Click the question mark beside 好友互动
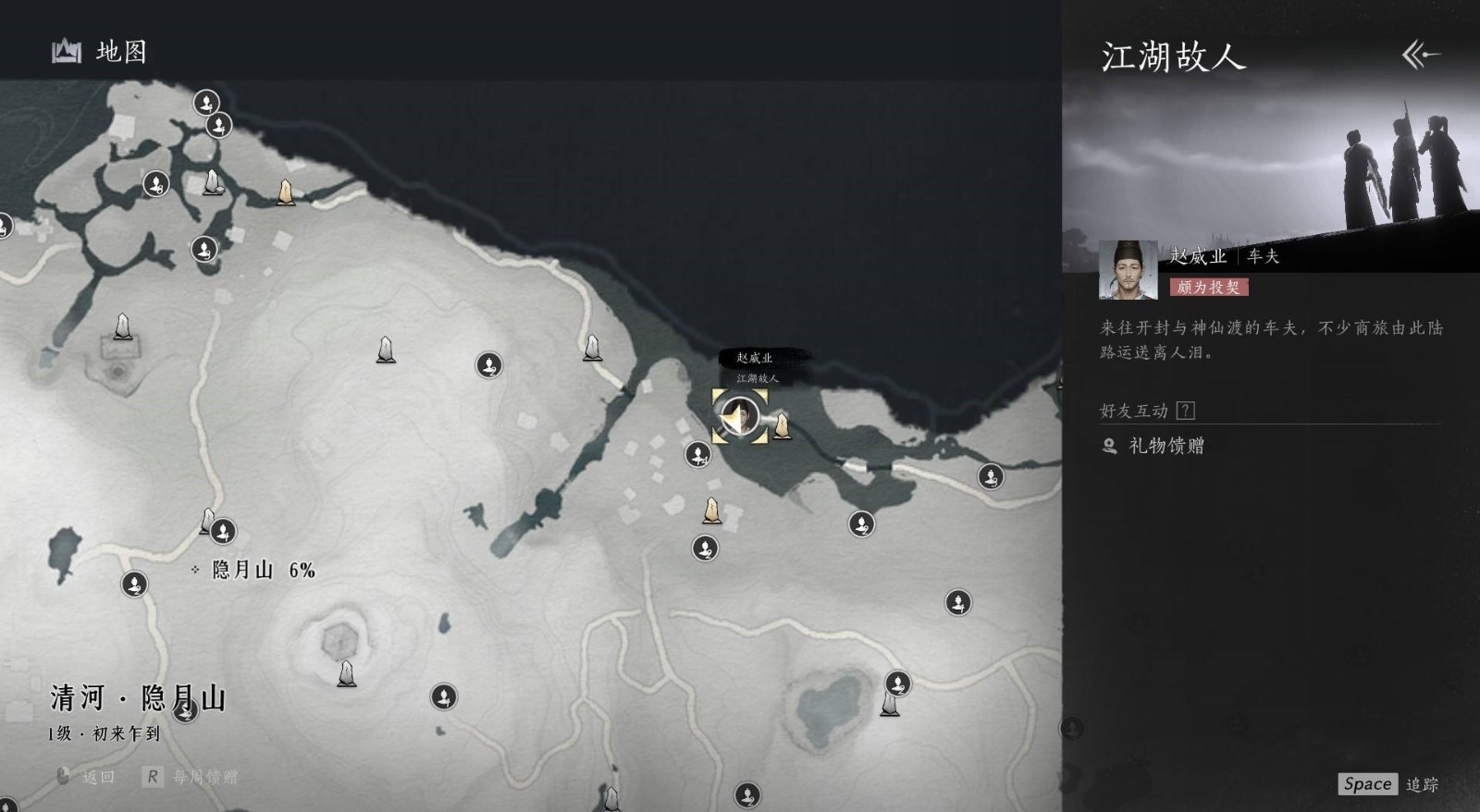The width and height of the screenshot is (1480, 812). [1185, 411]
